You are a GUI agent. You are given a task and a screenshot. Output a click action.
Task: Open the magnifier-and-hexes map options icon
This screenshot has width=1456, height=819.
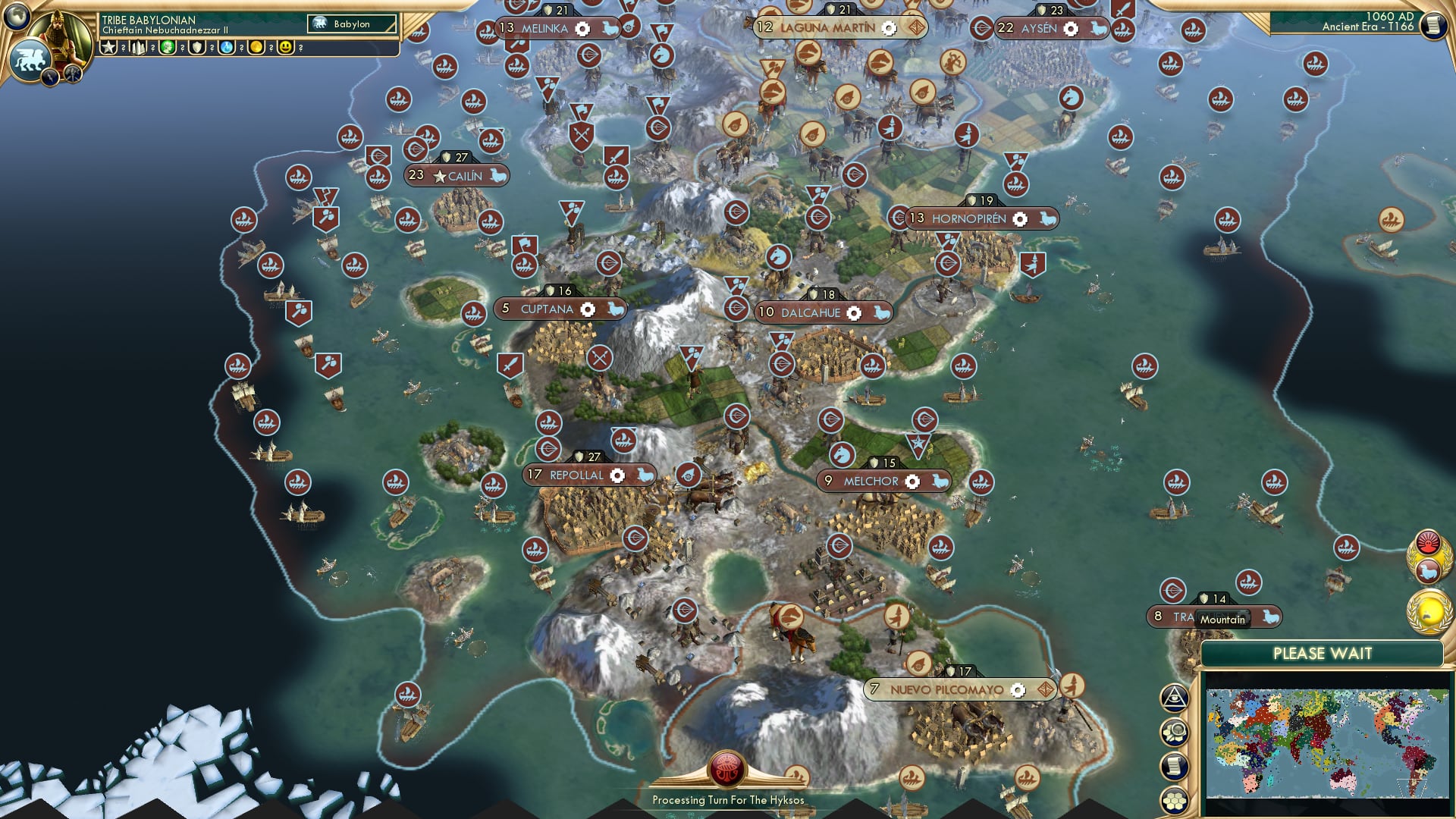(1174, 733)
